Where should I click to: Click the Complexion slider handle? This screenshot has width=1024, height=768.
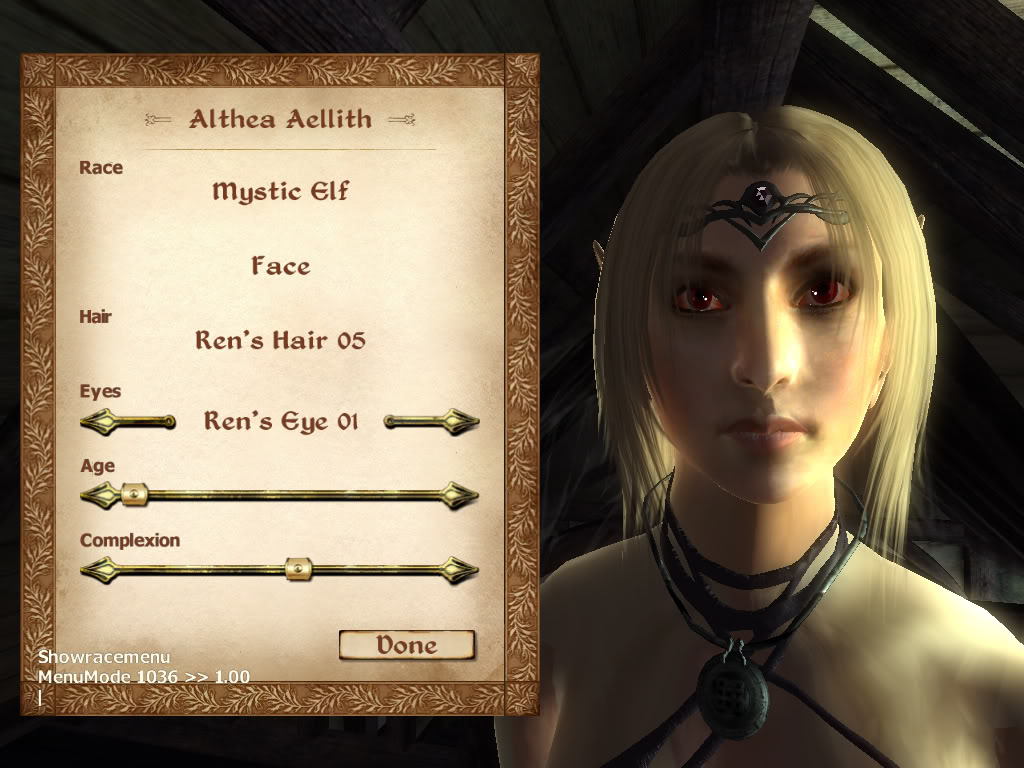[x=298, y=570]
